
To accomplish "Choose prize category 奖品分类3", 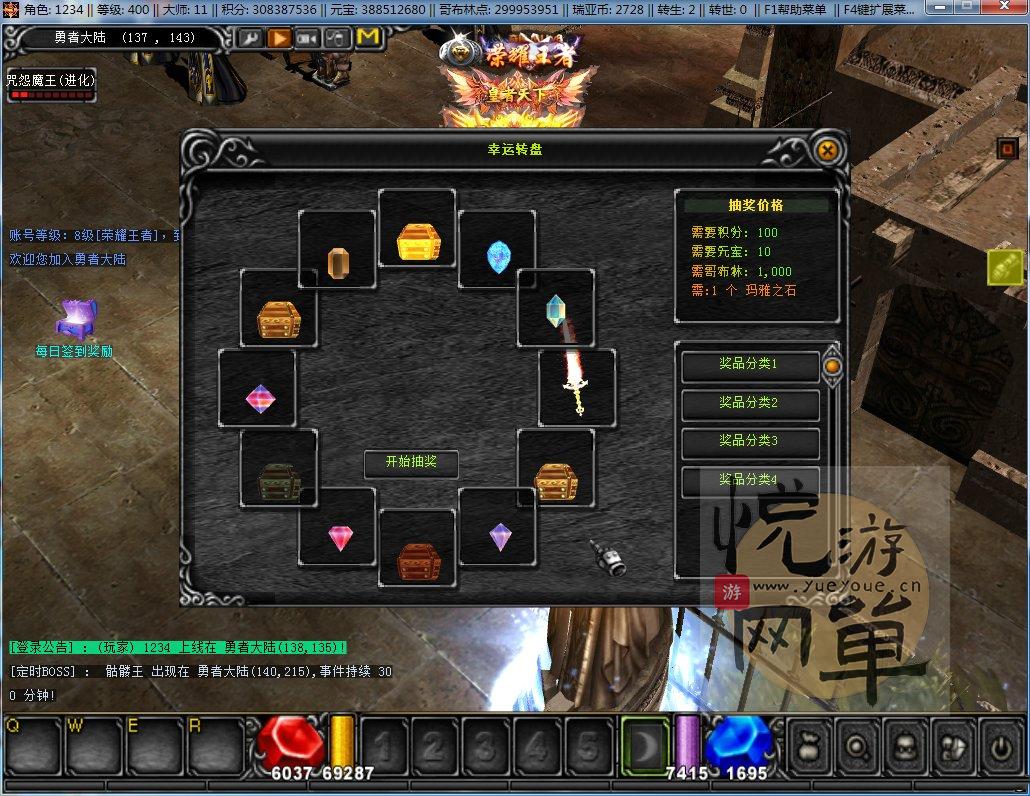I will [749, 441].
